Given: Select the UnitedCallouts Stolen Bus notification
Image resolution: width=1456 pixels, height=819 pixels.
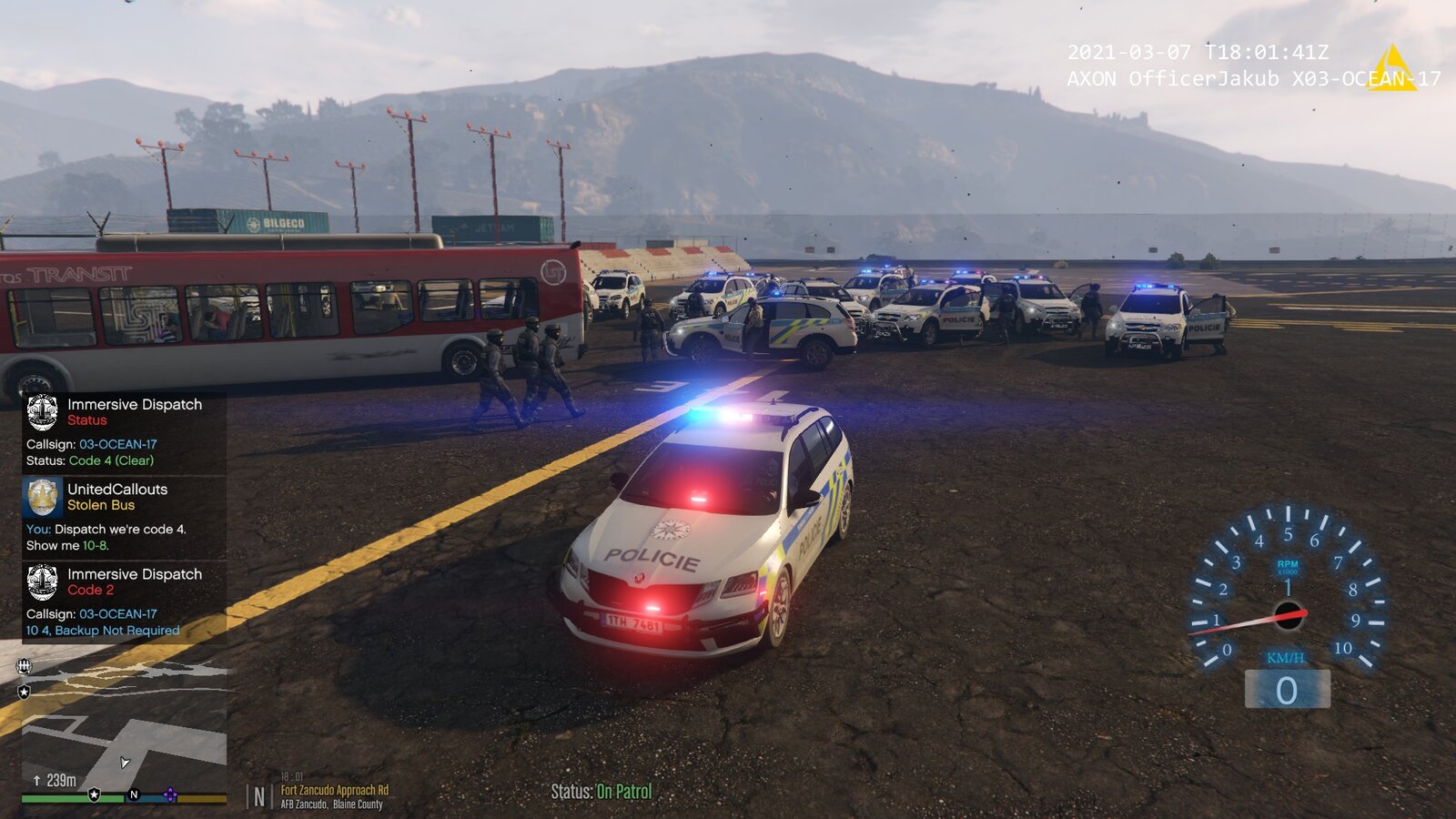Looking at the screenshot, I should [x=124, y=517].
